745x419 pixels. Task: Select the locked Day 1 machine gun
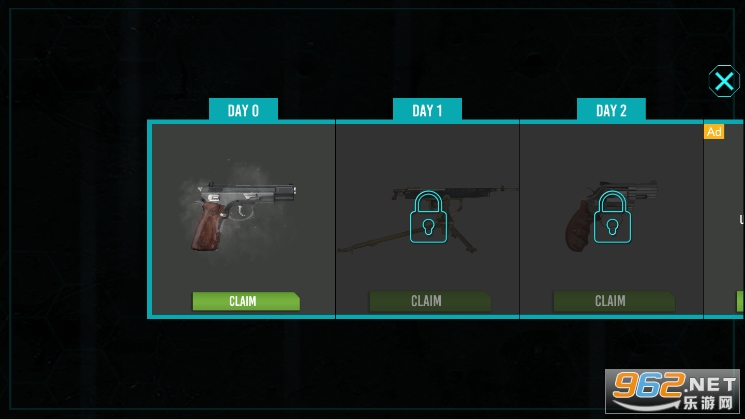(429, 217)
